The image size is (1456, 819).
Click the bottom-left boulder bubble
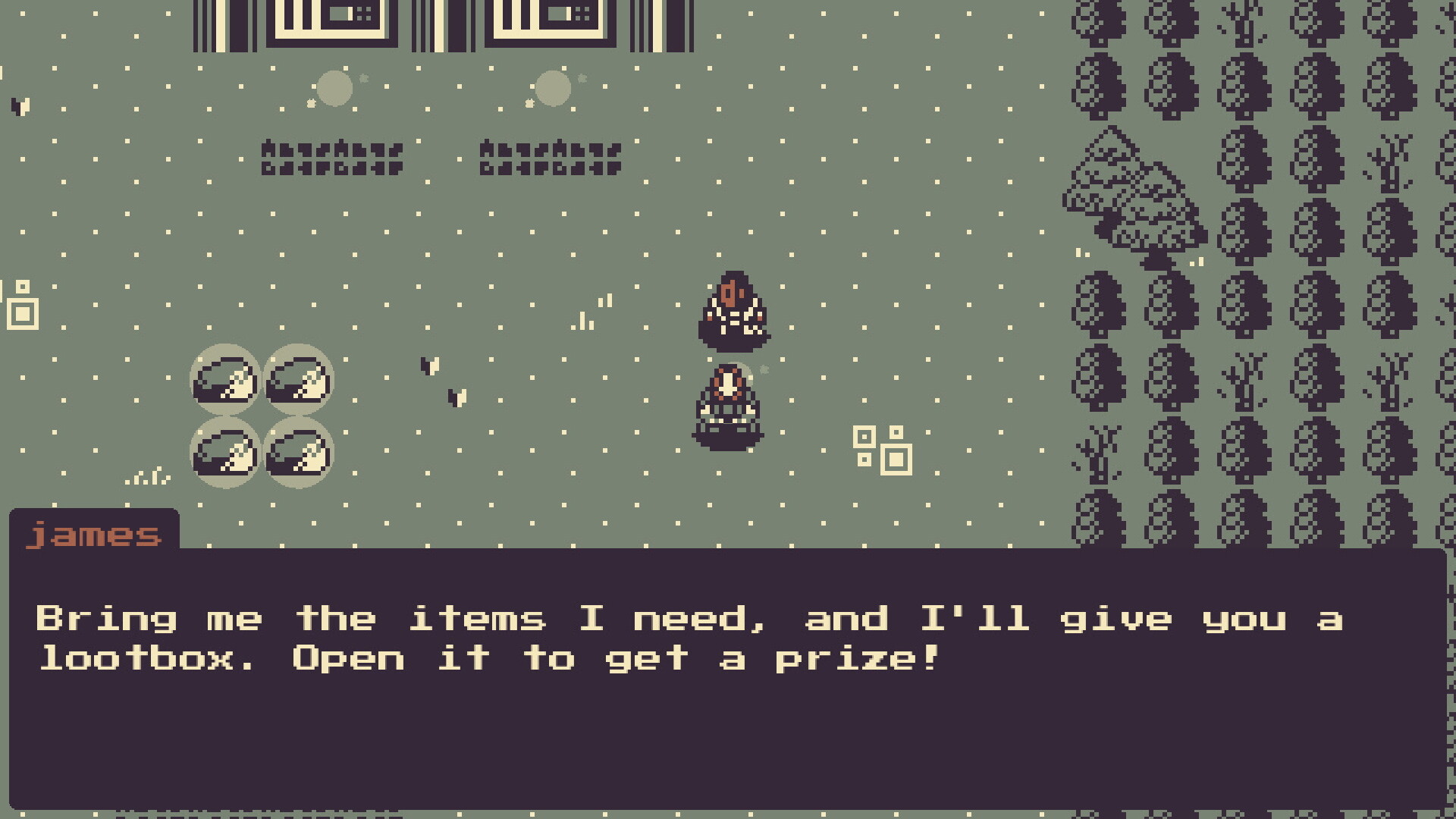click(x=224, y=453)
